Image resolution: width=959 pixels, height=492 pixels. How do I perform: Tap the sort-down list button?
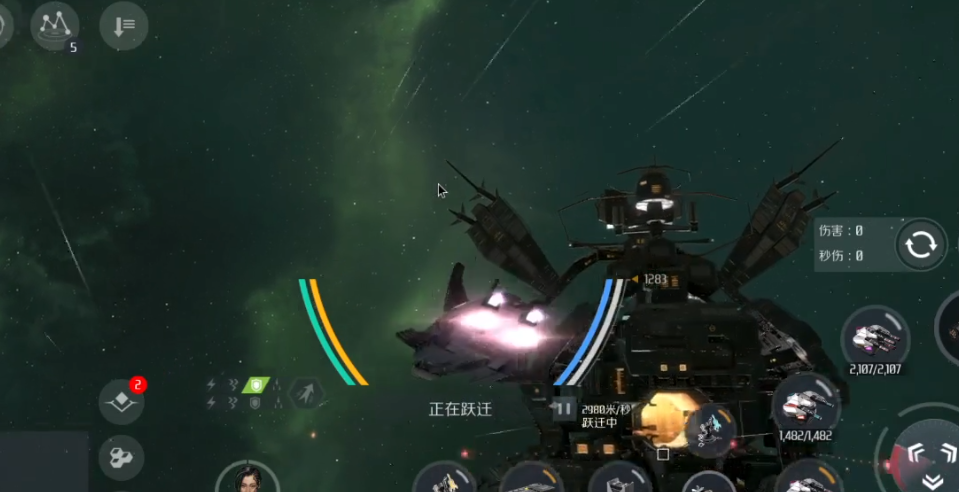tap(124, 26)
